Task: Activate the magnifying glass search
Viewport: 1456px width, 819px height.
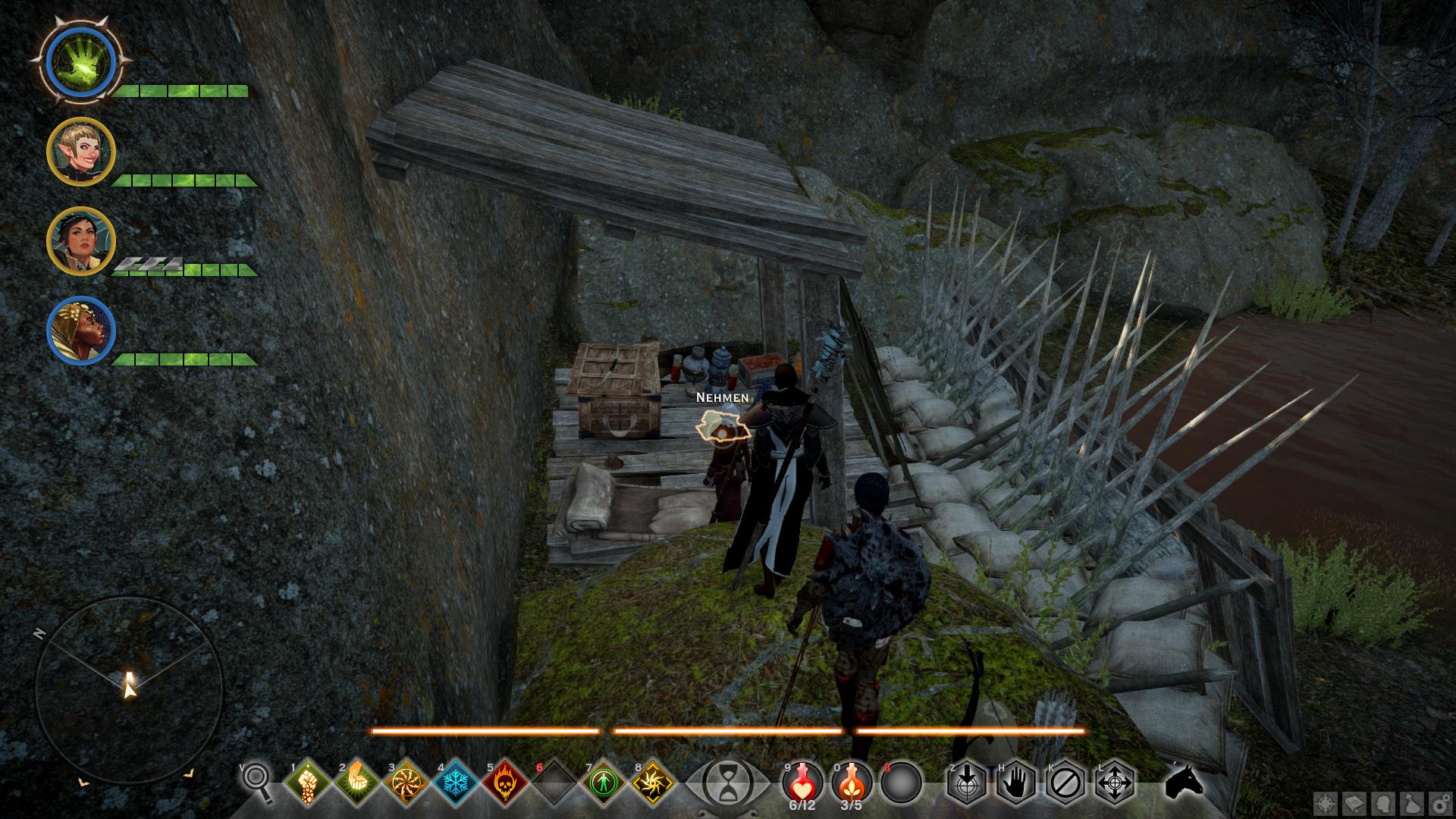Action: [x=257, y=781]
